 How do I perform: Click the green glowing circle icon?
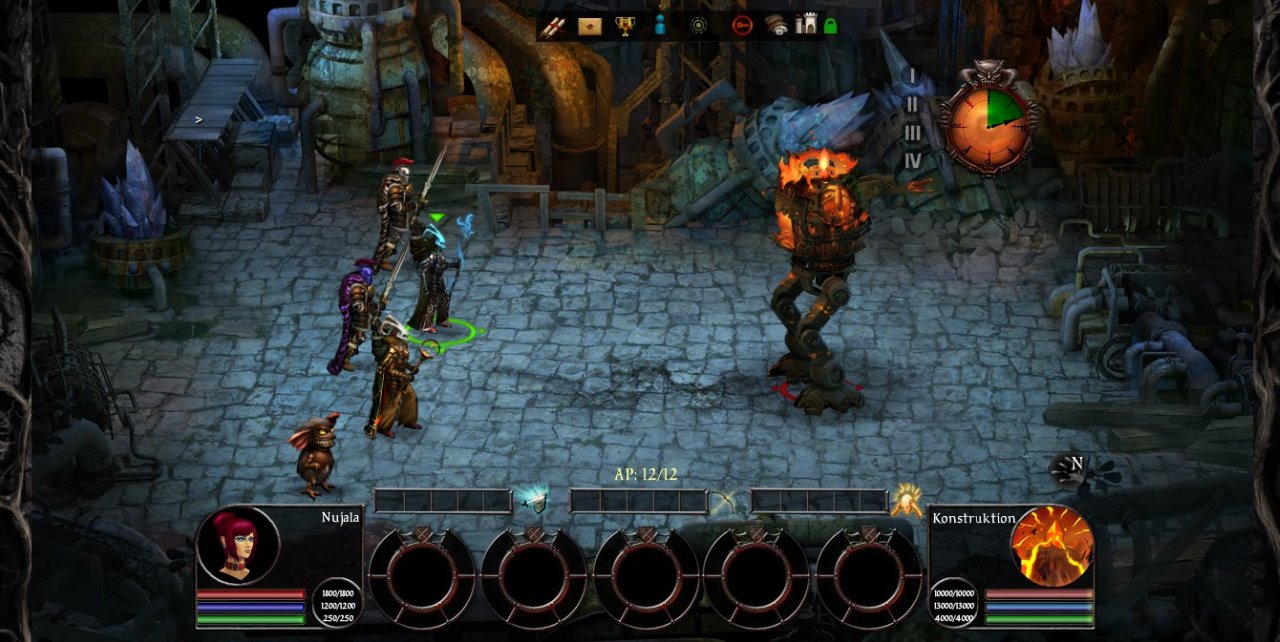point(698,27)
